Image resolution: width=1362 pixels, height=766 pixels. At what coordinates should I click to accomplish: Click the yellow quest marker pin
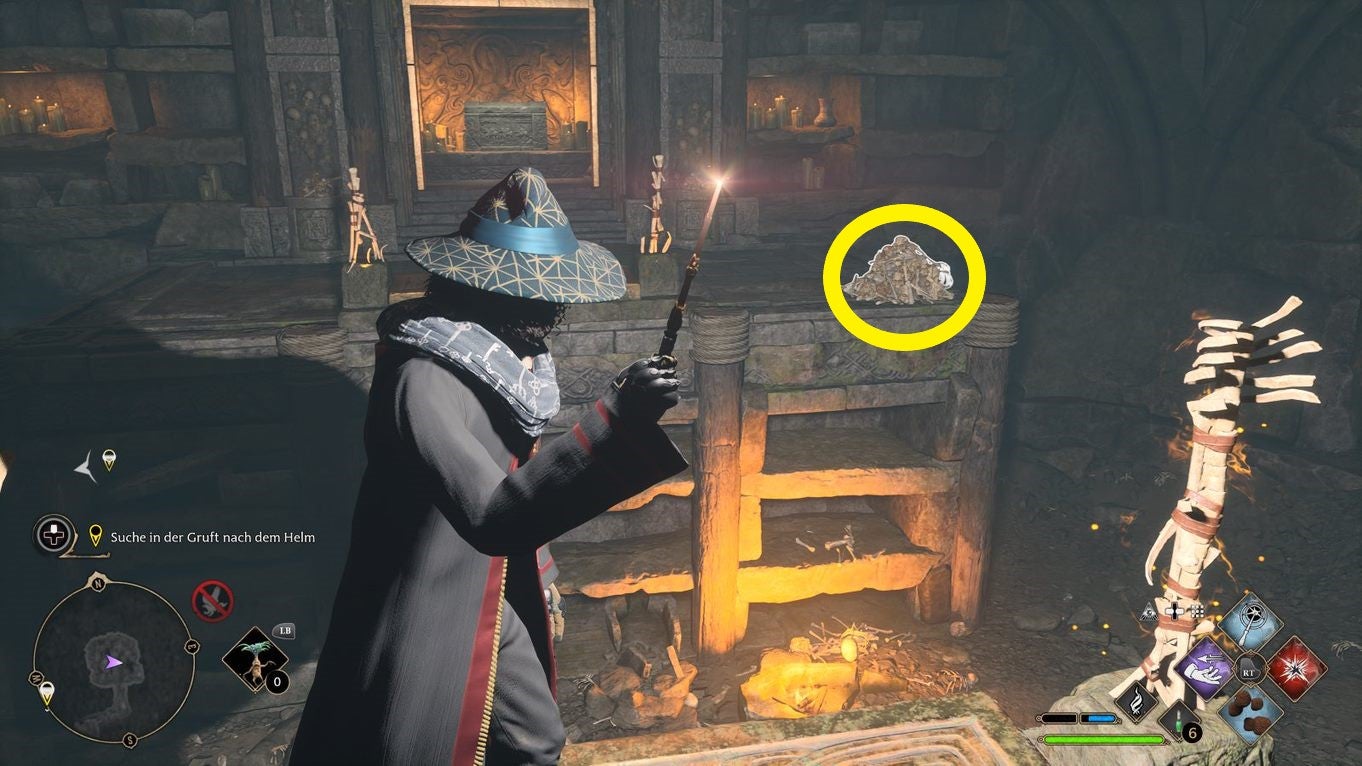click(96, 534)
